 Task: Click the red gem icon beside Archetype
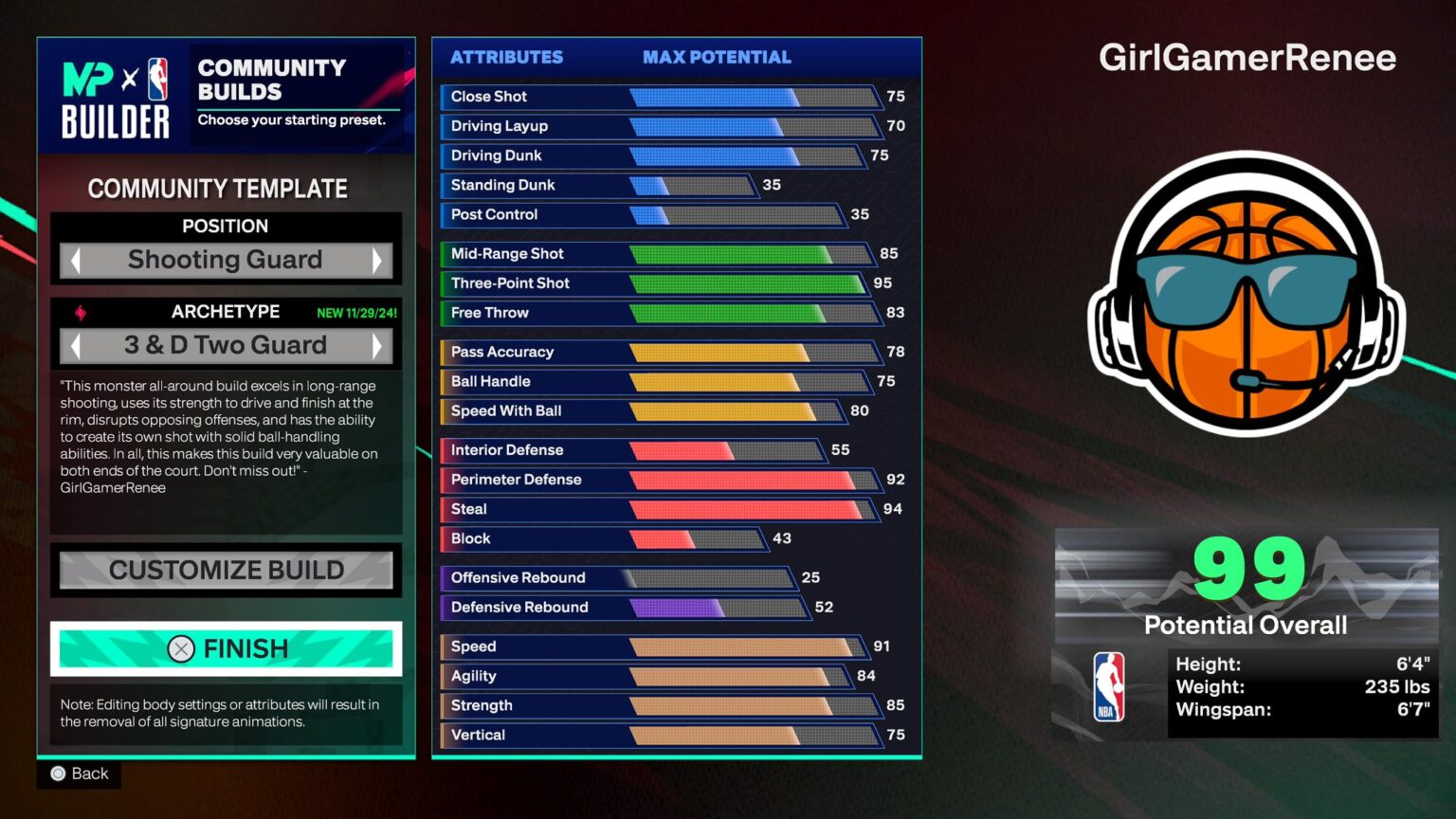point(79,311)
